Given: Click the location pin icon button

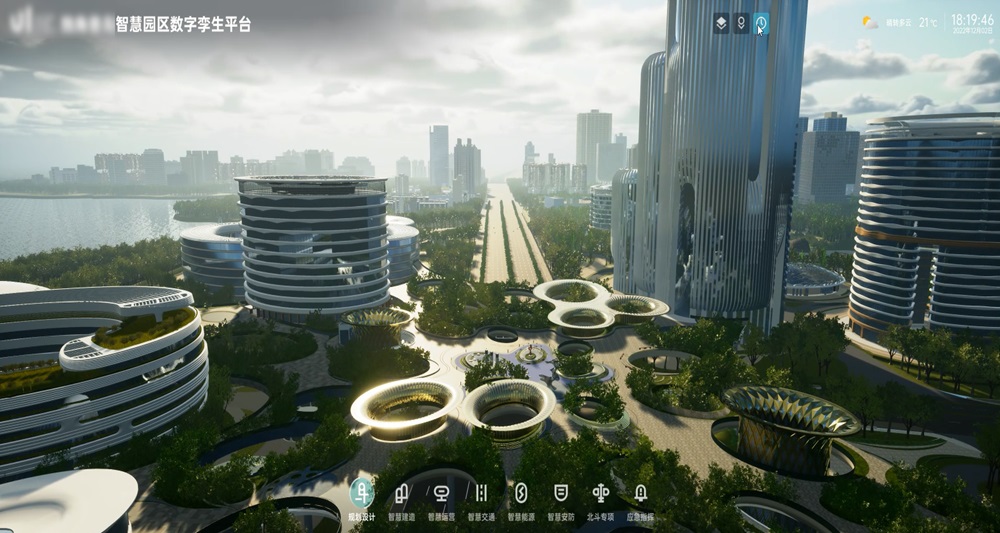Looking at the screenshot, I should (741, 22).
